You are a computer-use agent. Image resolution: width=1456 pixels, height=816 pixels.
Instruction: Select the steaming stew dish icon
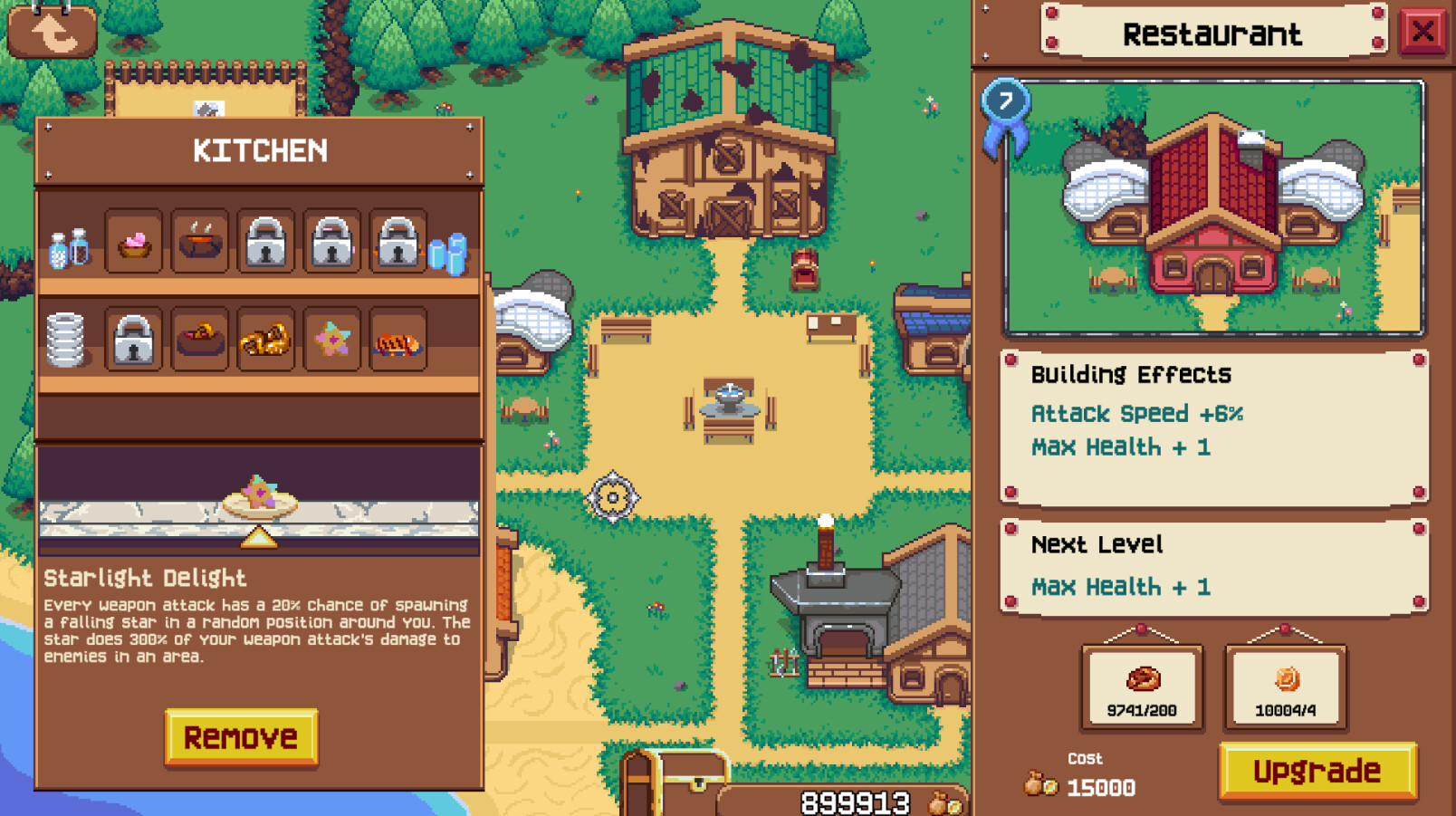pyautogui.click(x=200, y=243)
